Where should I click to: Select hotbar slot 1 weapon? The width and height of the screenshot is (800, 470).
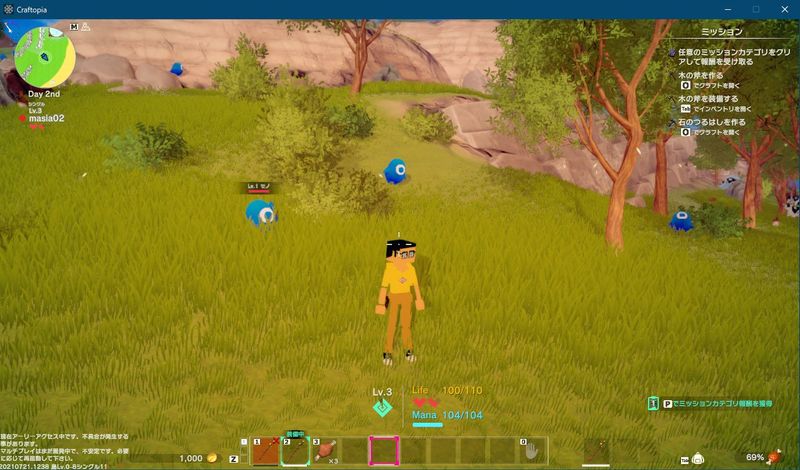coord(265,451)
